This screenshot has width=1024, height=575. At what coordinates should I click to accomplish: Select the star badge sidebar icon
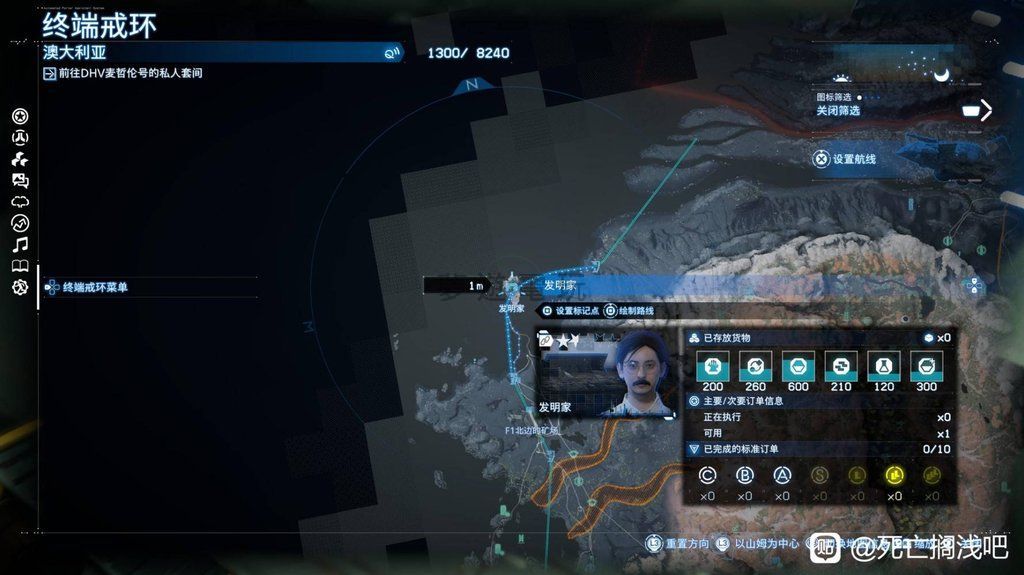click(20, 116)
